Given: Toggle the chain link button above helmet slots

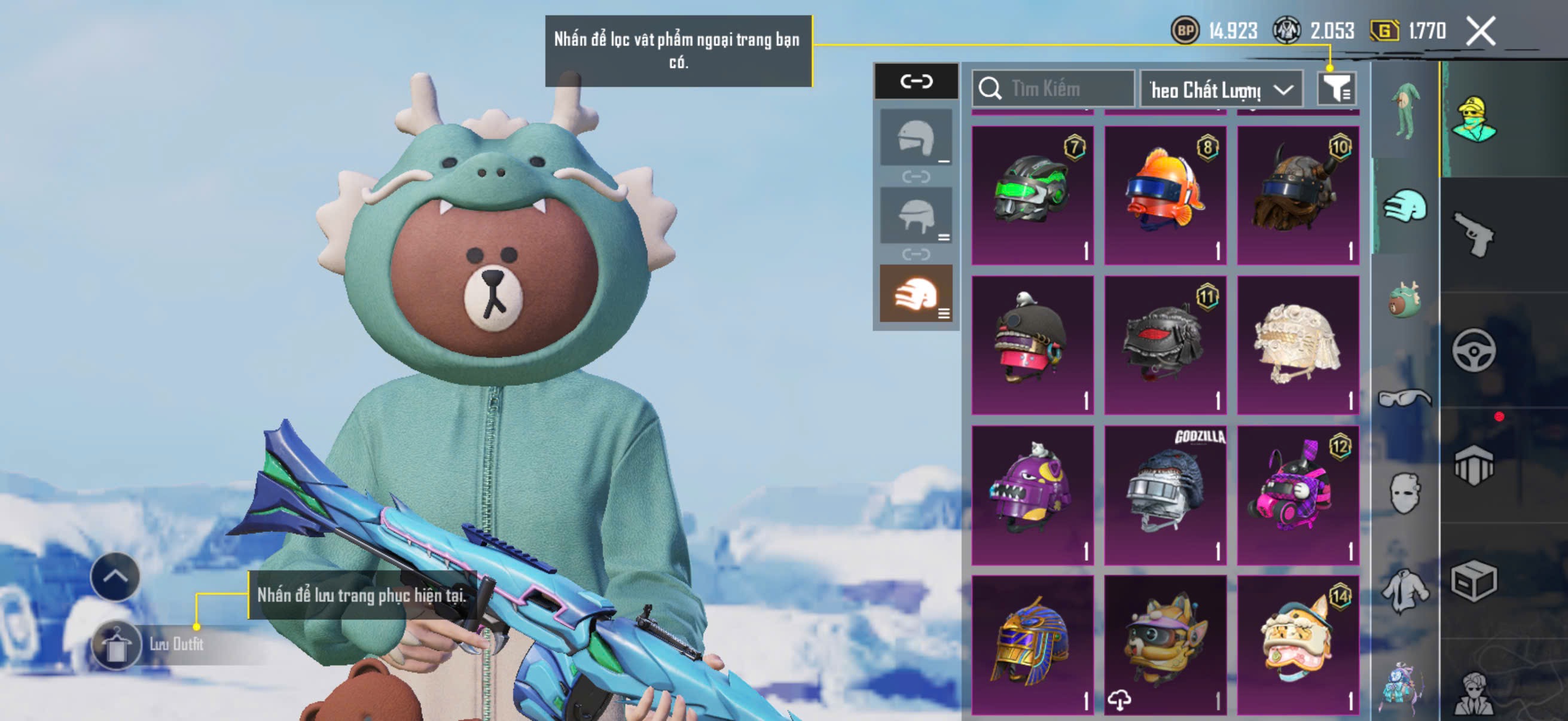Looking at the screenshot, I should click(x=916, y=81).
